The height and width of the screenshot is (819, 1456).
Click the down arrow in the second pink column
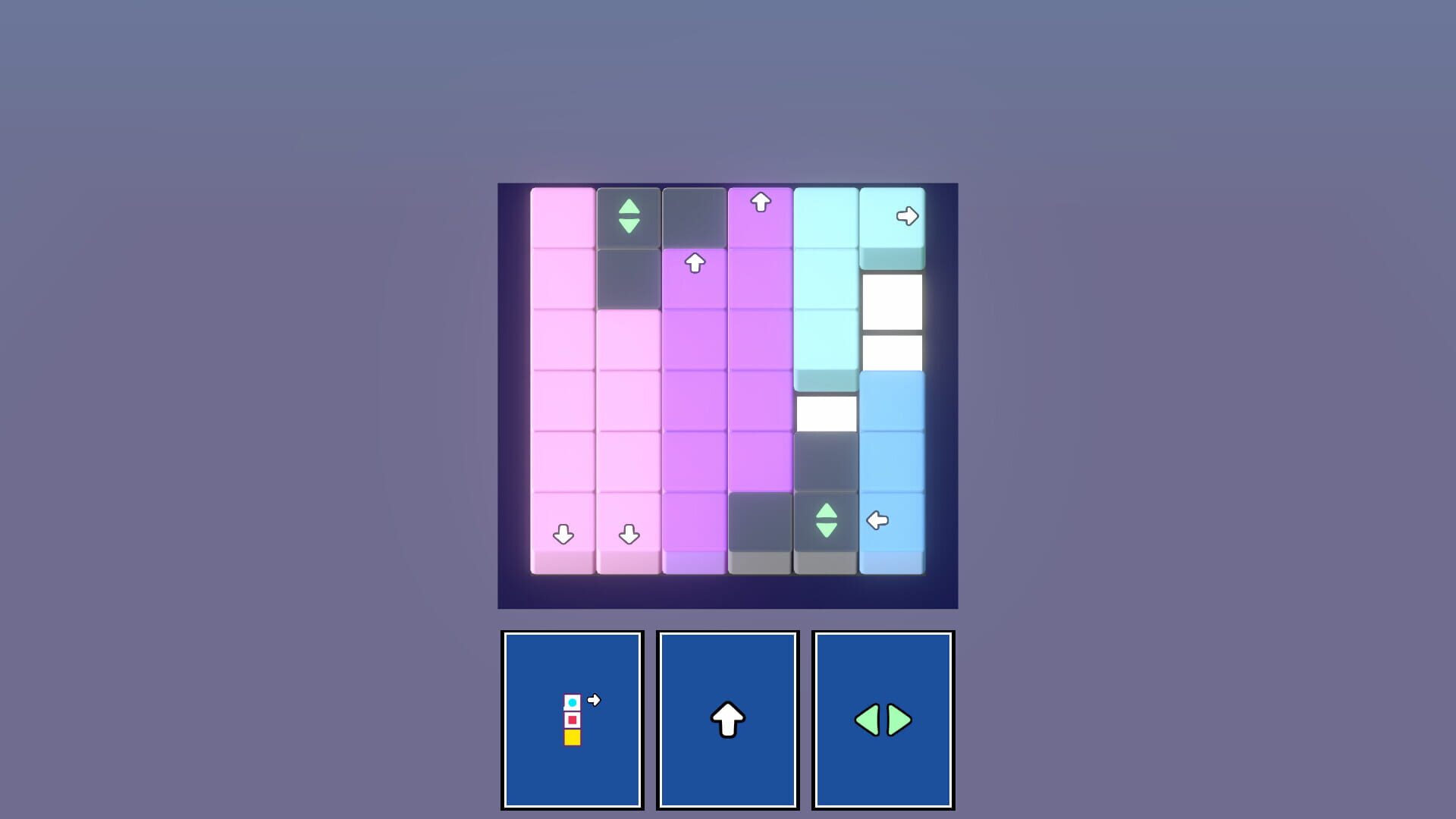[x=628, y=535]
